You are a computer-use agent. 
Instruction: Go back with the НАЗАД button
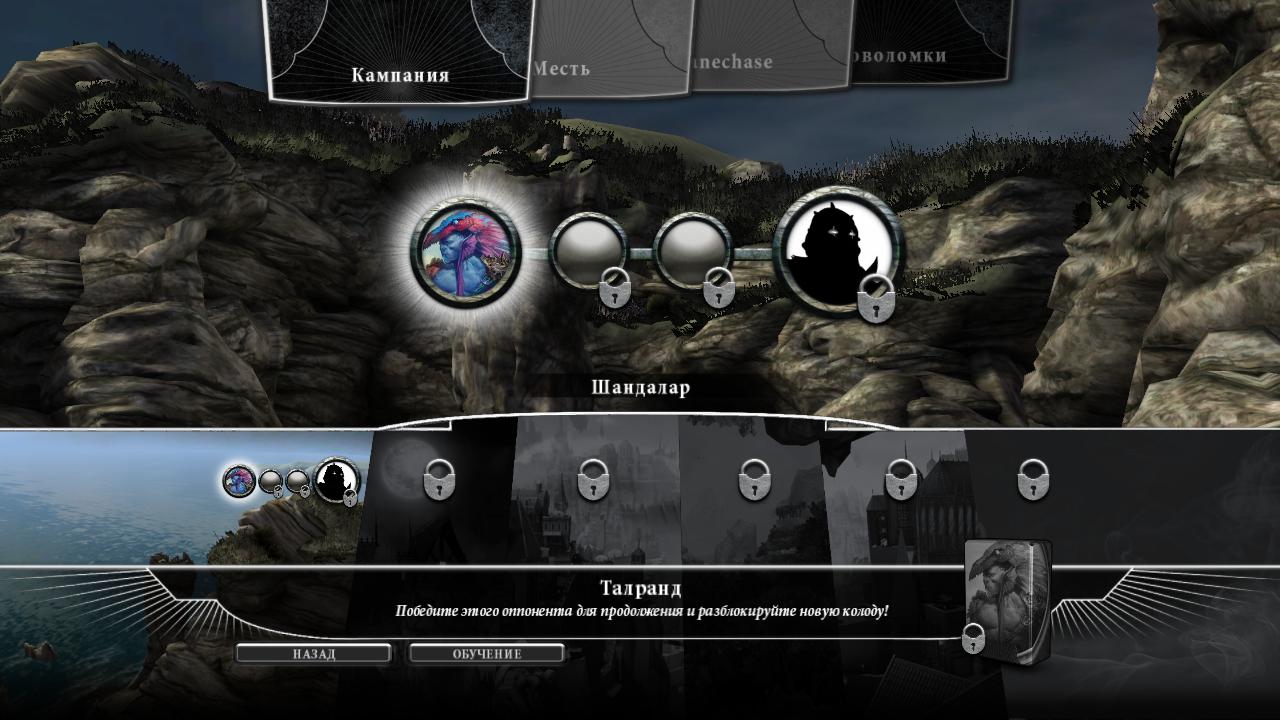tap(314, 654)
